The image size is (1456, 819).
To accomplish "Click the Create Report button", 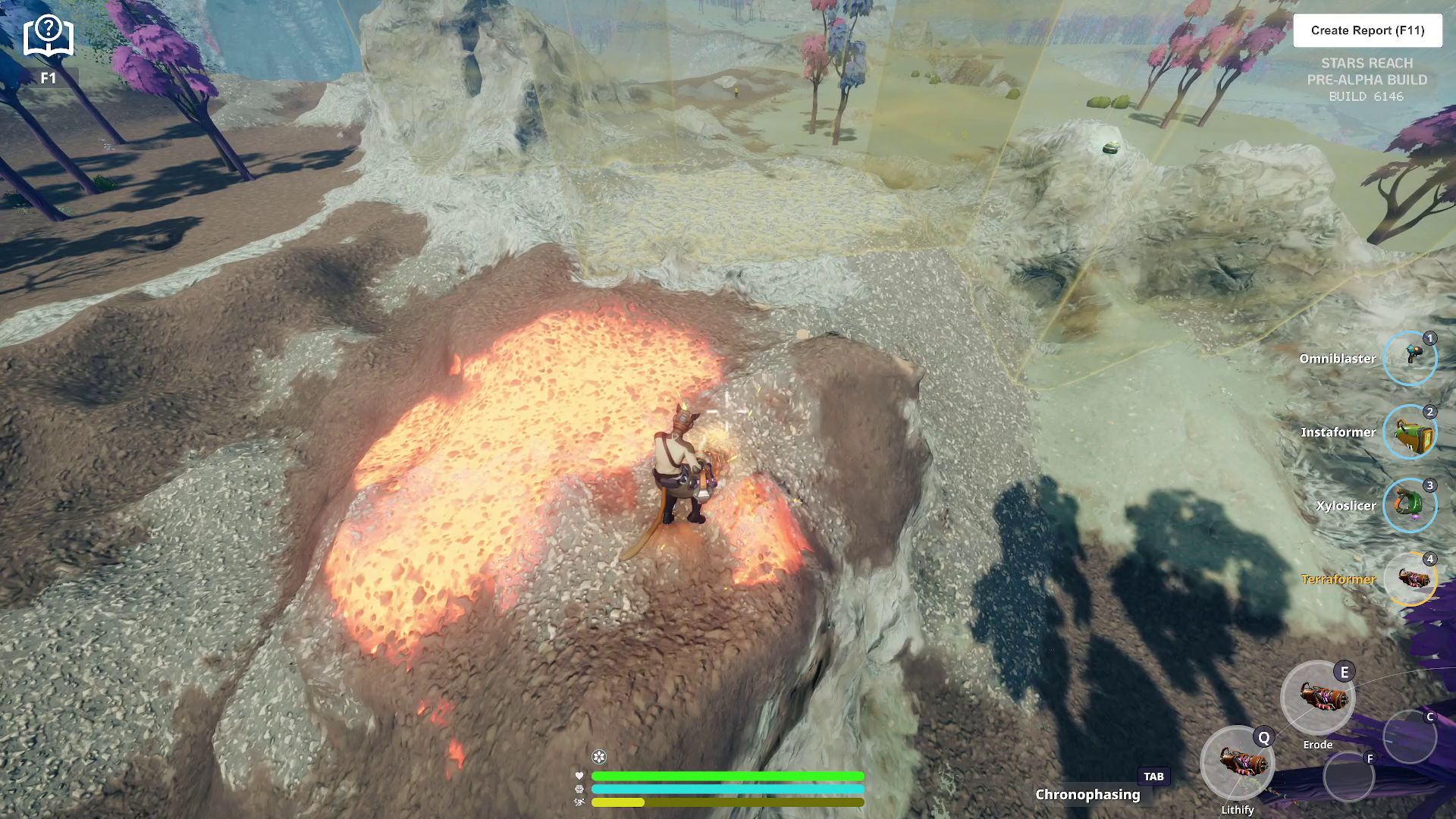I will 1367,30.
